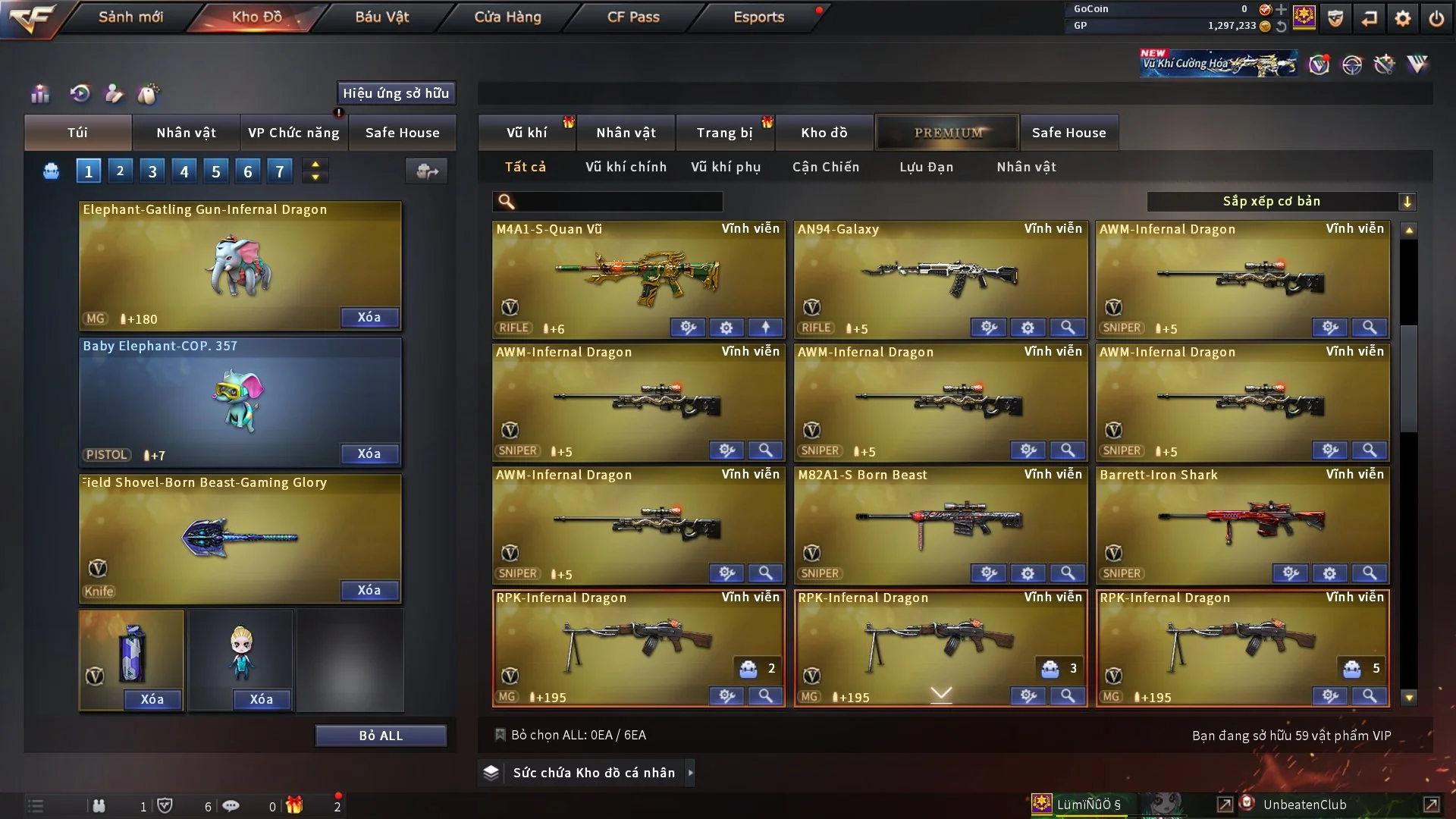Go to the Sảnh mới lobby
This screenshot has width=1456, height=819.
(130, 17)
